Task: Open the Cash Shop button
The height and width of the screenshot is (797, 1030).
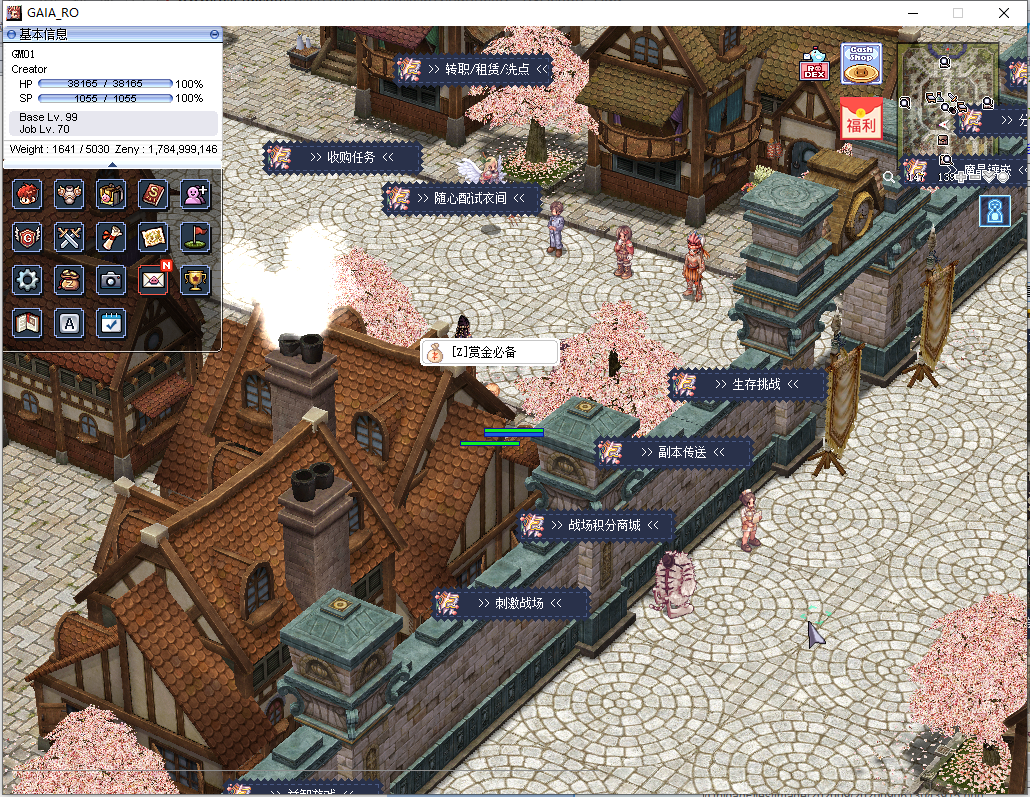Action: pos(861,63)
